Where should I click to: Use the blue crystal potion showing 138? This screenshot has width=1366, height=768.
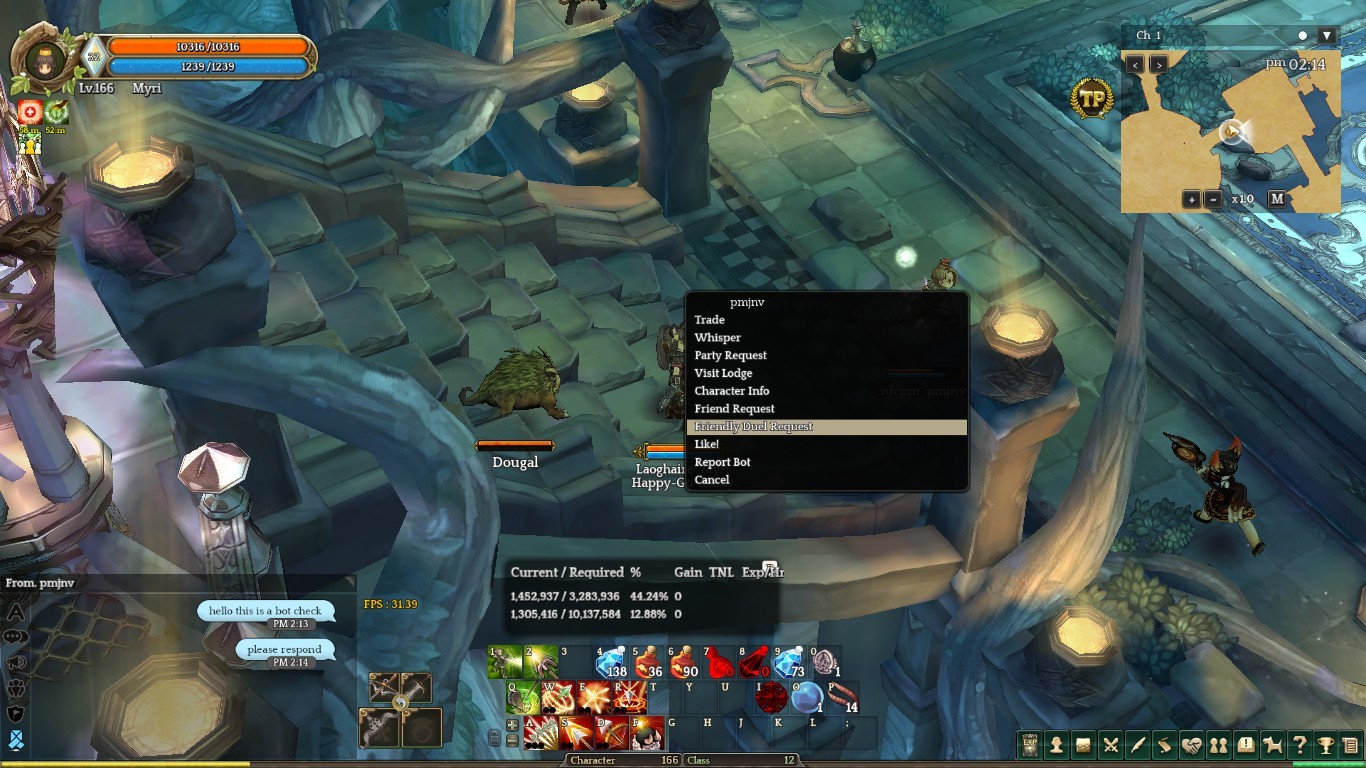611,662
